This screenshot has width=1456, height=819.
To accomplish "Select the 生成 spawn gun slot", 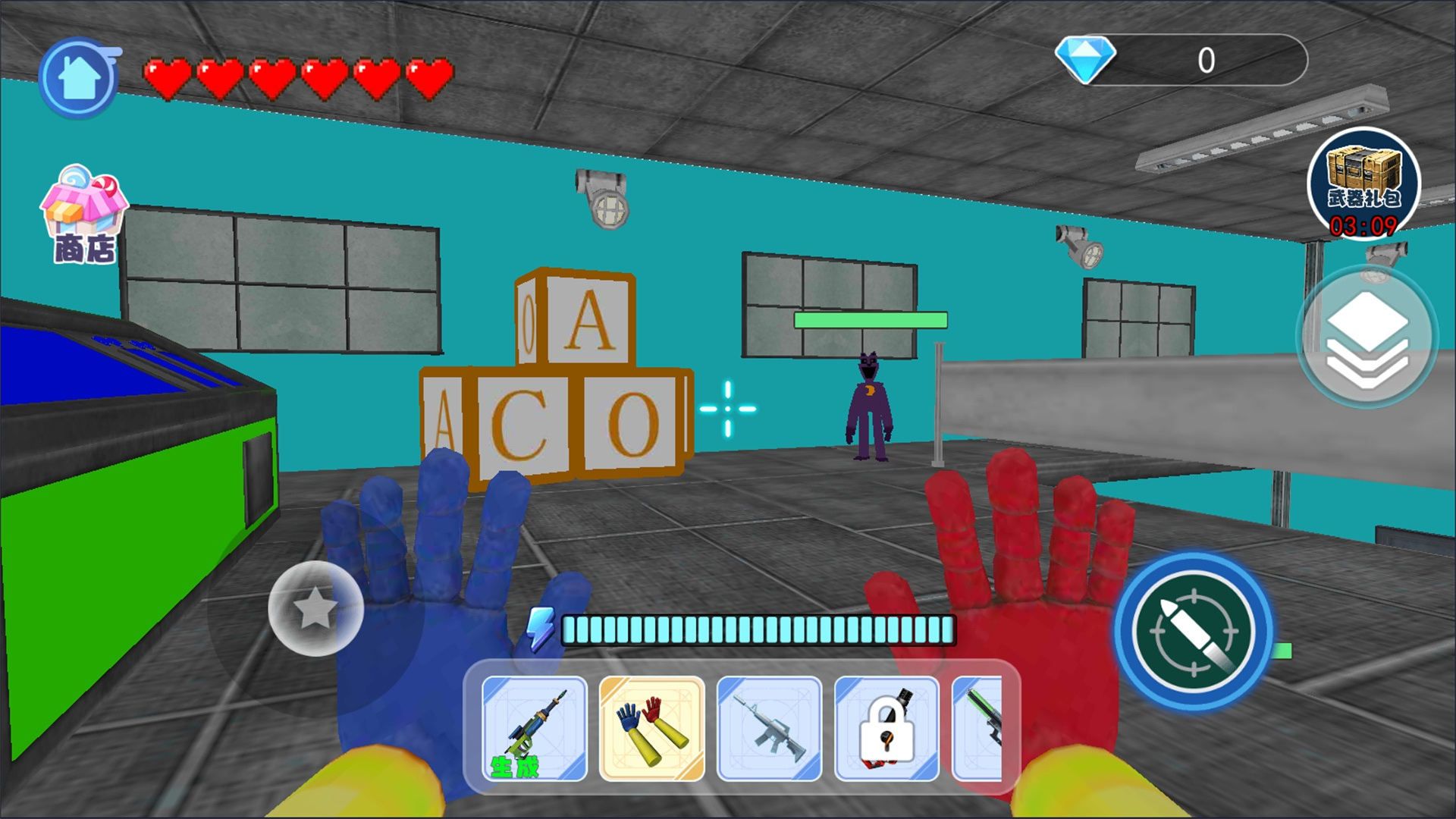I will click(x=535, y=729).
